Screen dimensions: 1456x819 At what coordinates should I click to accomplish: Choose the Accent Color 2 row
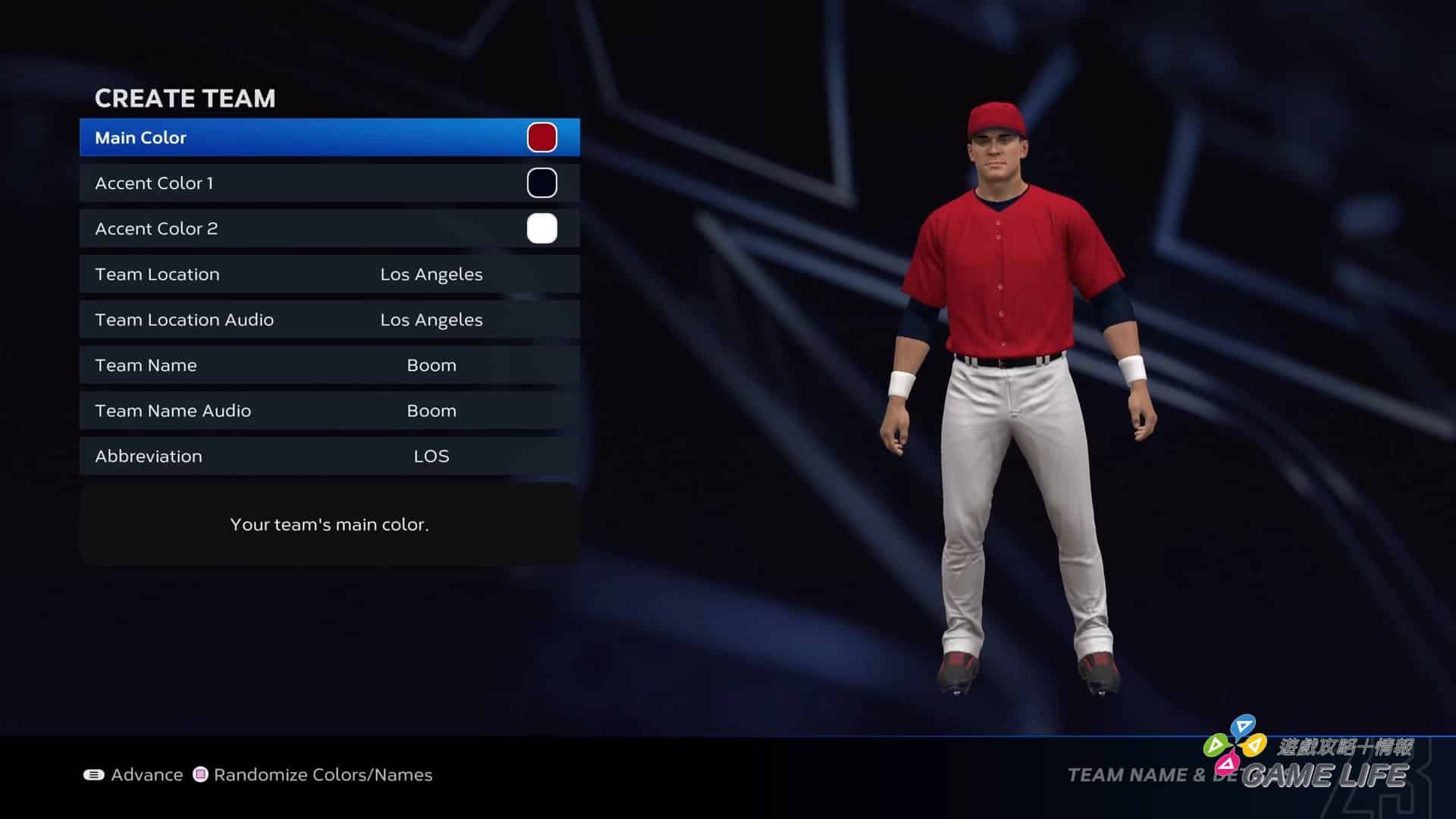click(x=303, y=229)
